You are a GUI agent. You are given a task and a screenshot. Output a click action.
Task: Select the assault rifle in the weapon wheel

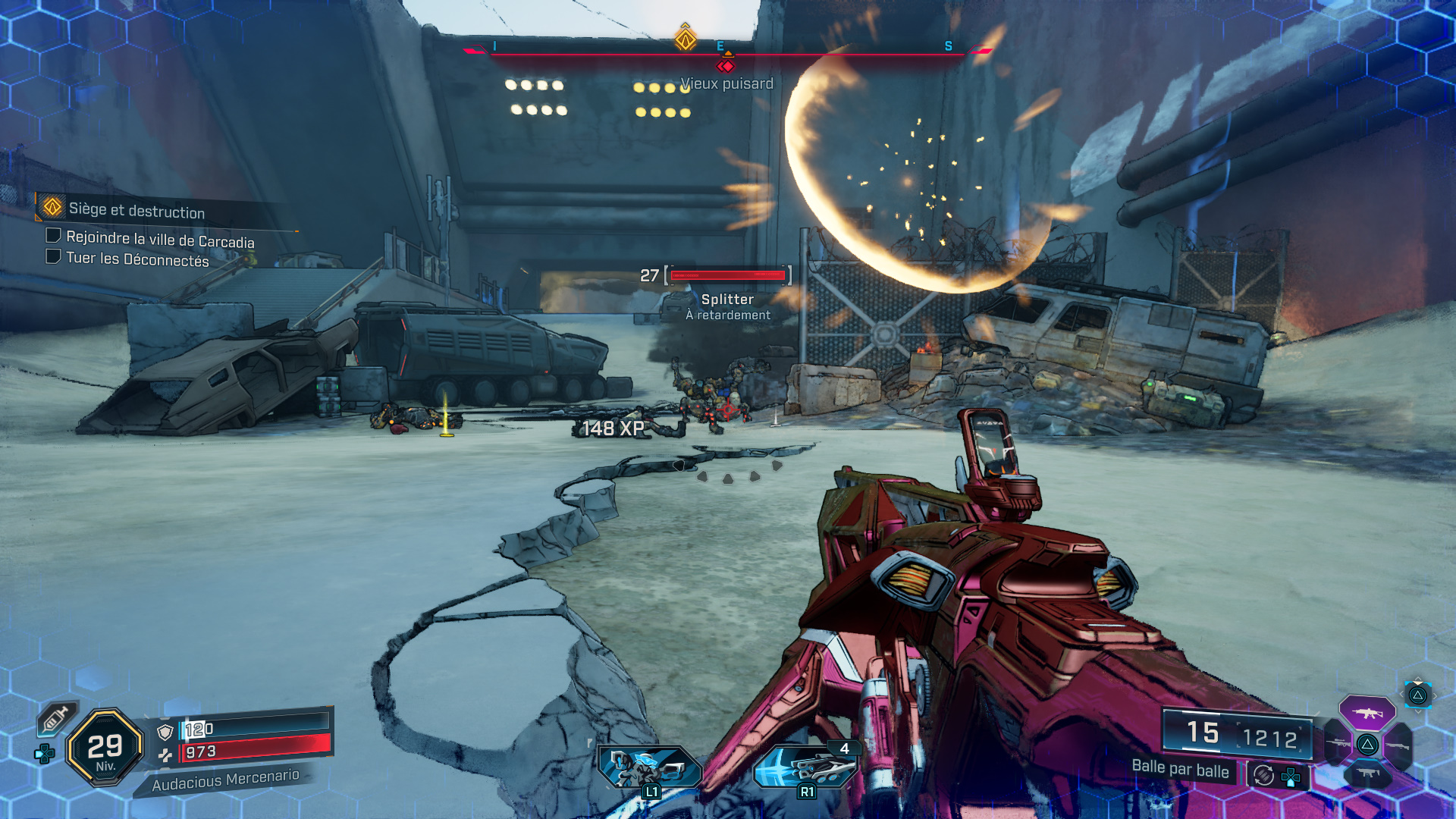(x=1367, y=714)
